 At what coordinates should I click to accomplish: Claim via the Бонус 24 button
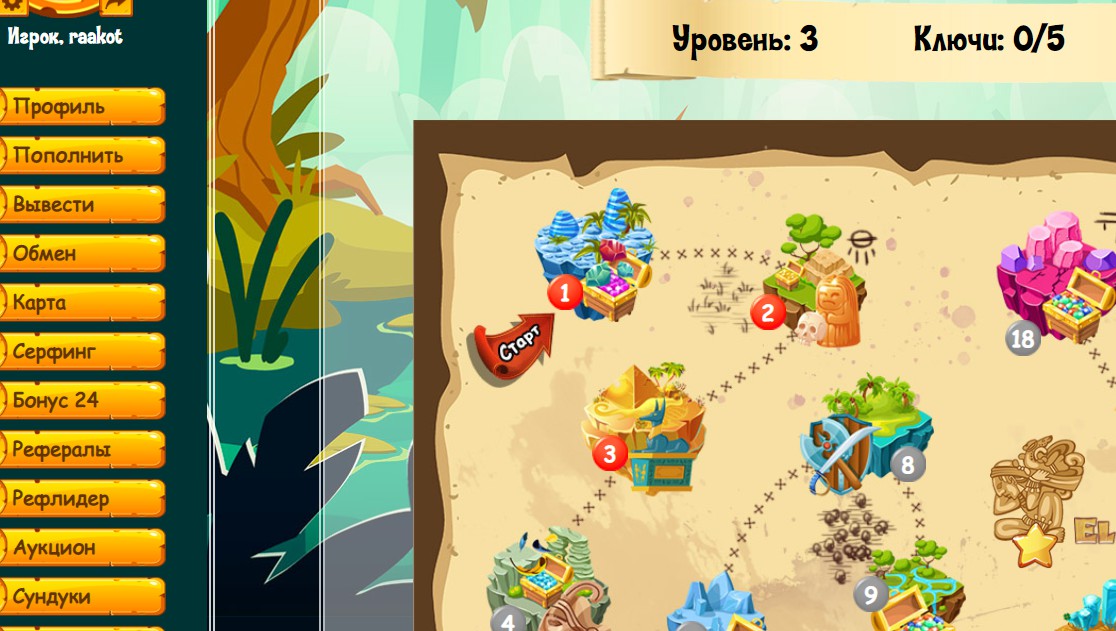[x=82, y=400]
